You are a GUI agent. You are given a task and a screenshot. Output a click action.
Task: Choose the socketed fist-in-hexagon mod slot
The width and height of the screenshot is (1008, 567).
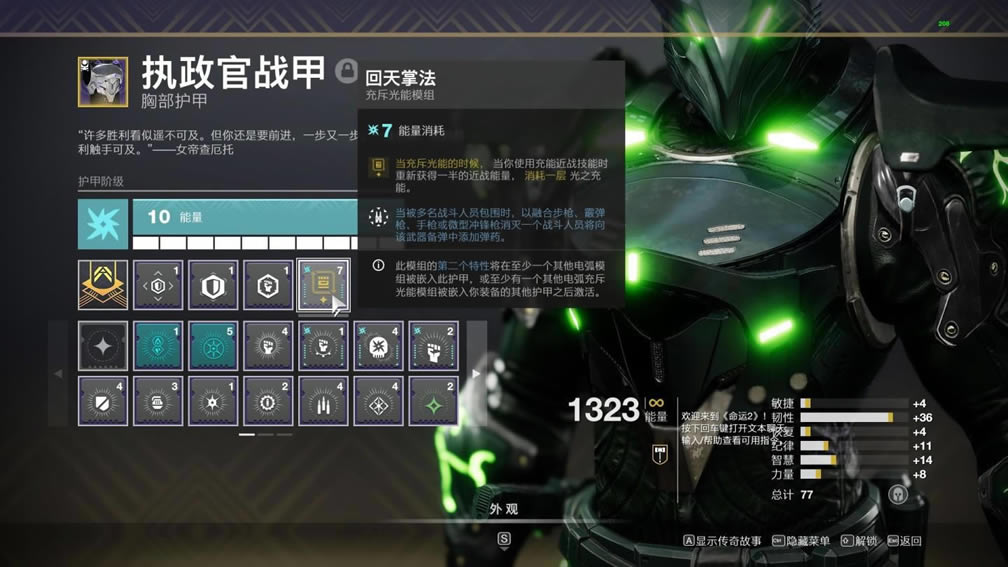pos(268,285)
